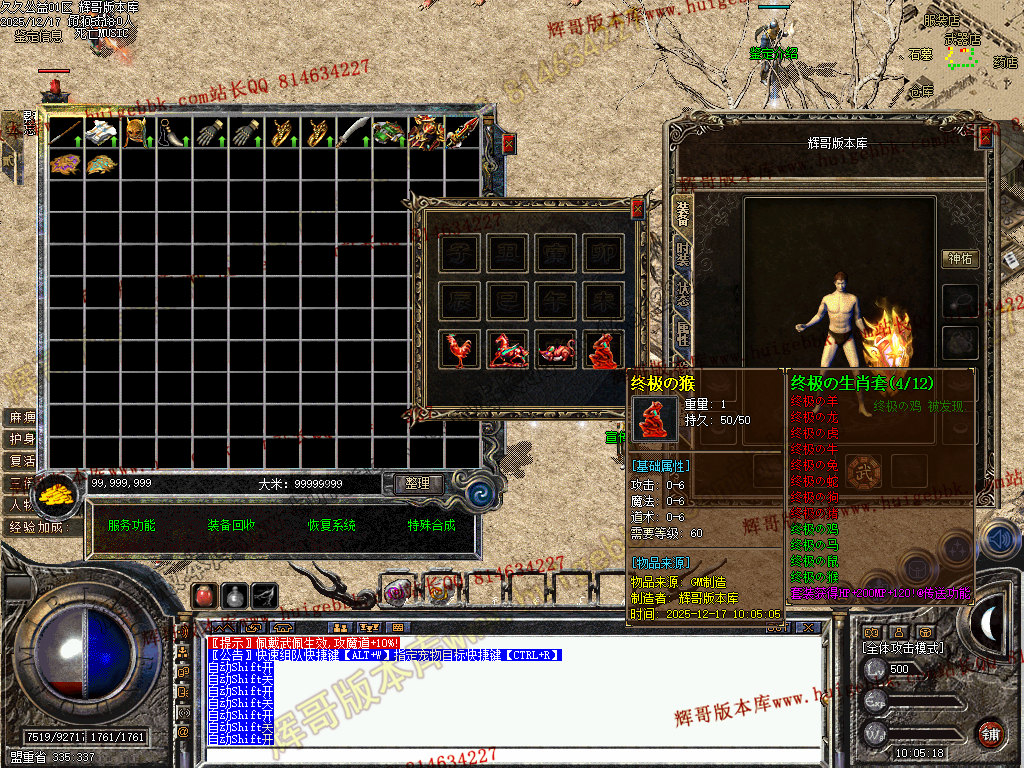Open the 装备回收 equipment recycling option
Viewport: 1024px width, 768px height.
pos(232,525)
